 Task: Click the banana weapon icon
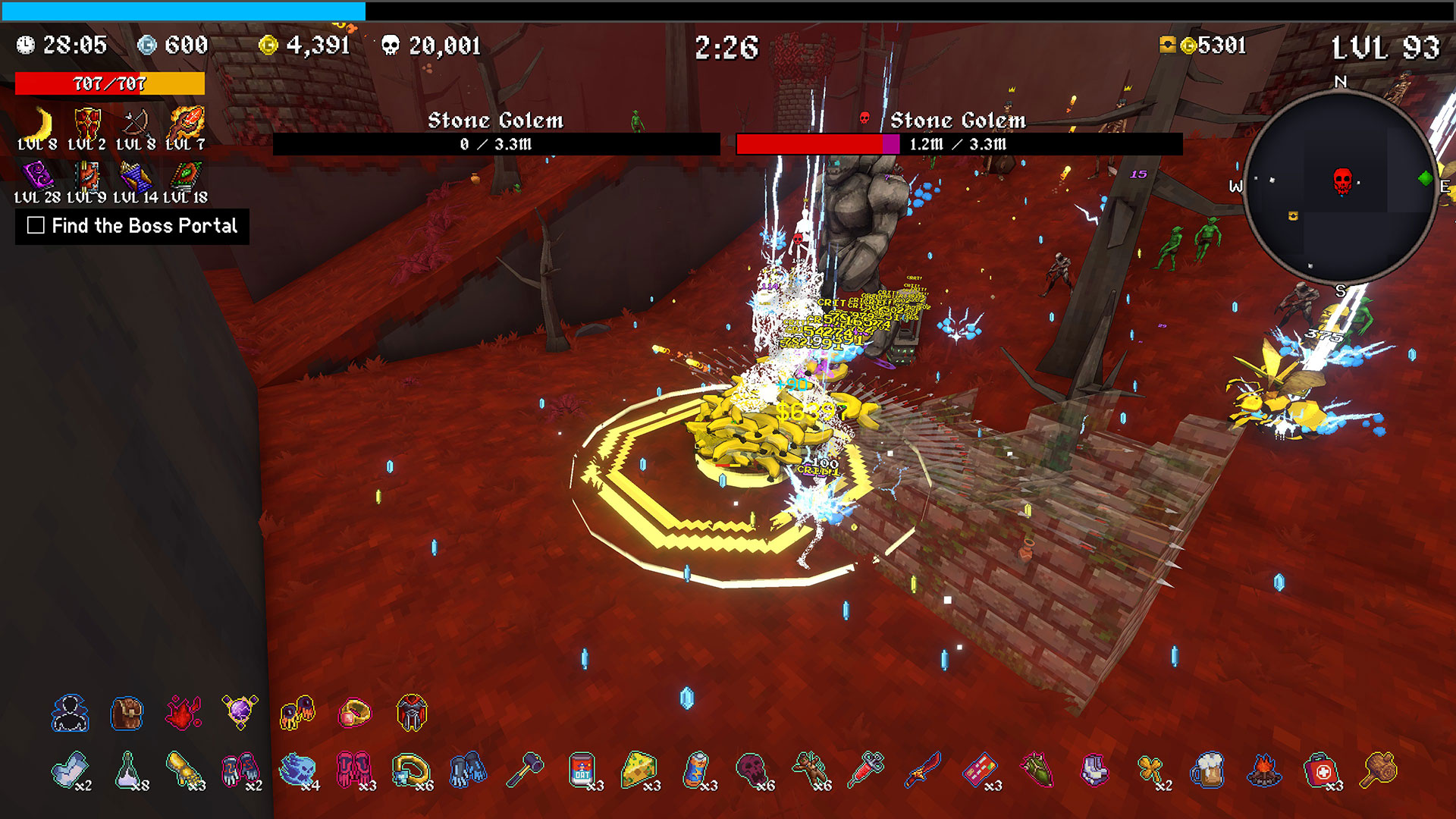pyautogui.click(x=39, y=124)
